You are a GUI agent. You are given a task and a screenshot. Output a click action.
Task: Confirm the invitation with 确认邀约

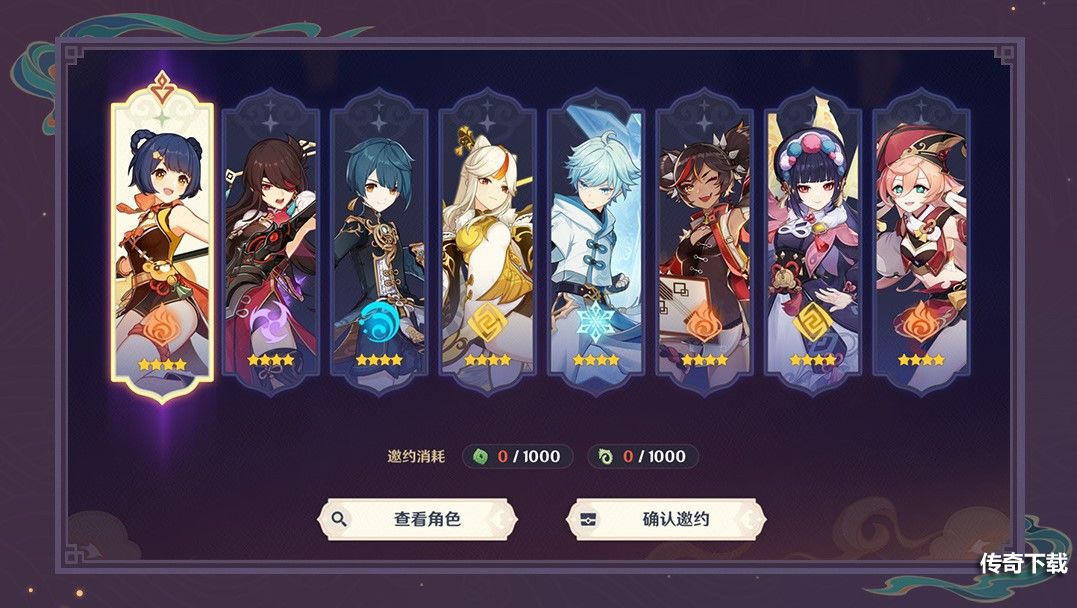[x=666, y=519]
